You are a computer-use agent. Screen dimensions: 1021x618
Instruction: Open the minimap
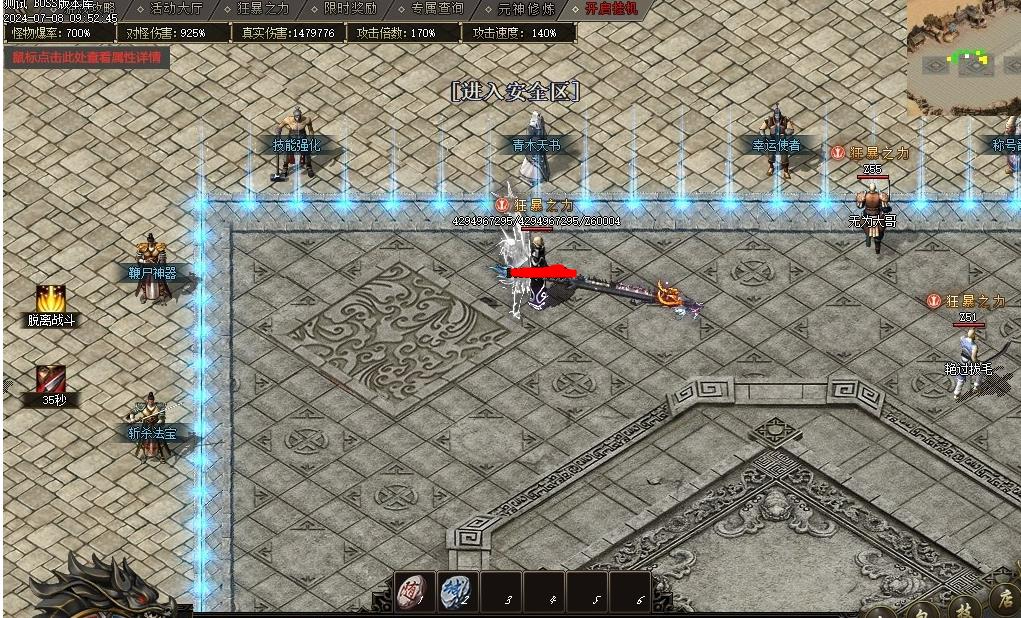point(963,57)
